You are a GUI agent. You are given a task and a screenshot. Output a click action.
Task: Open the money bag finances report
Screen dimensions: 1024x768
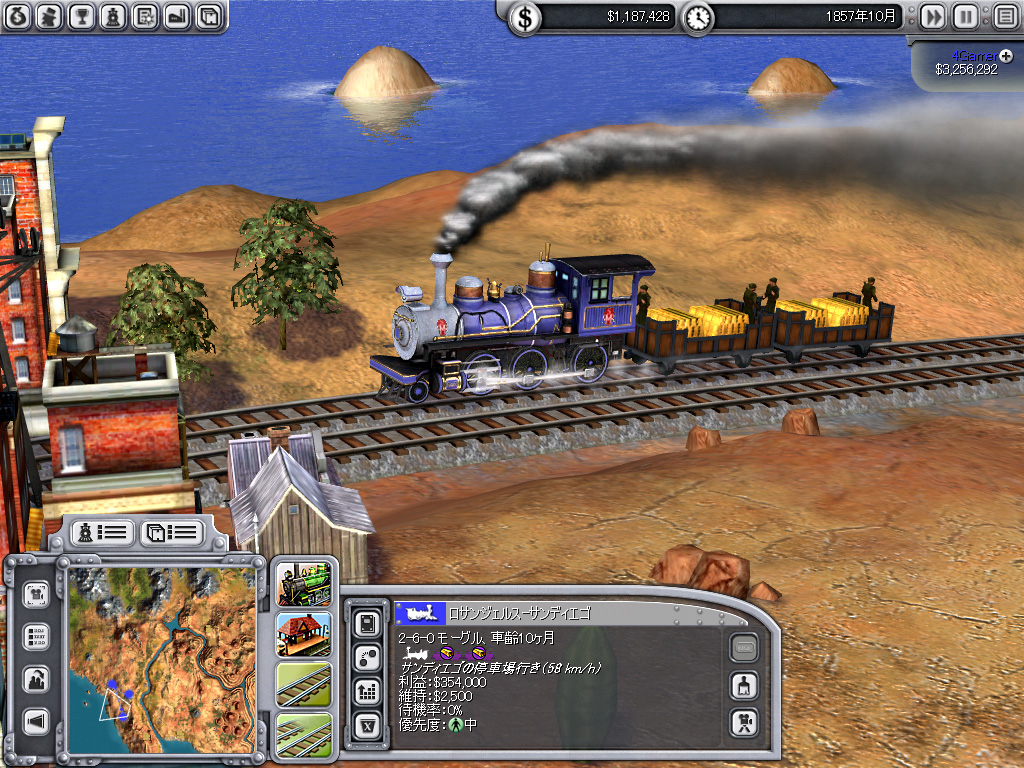click(x=19, y=16)
